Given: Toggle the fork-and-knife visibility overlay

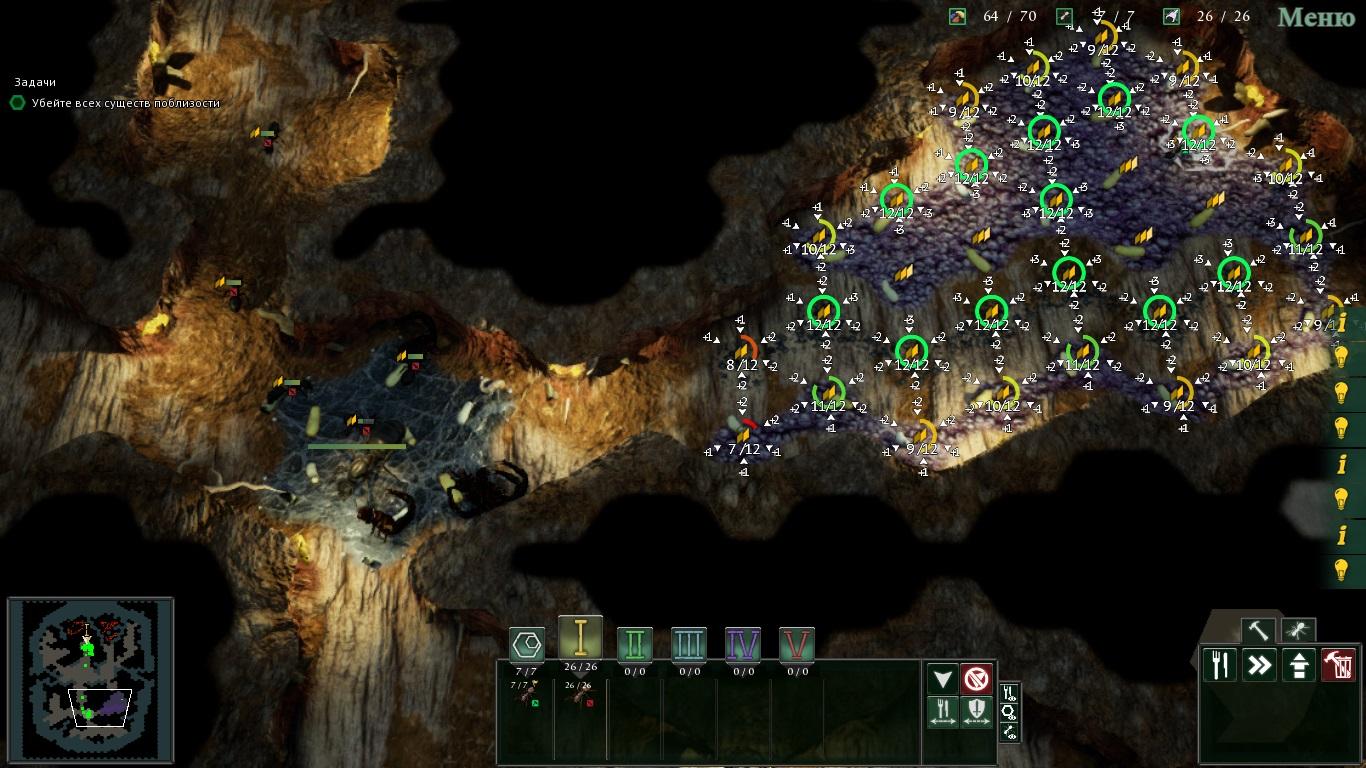Looking at the screenshot, I should click(1009, 692).
